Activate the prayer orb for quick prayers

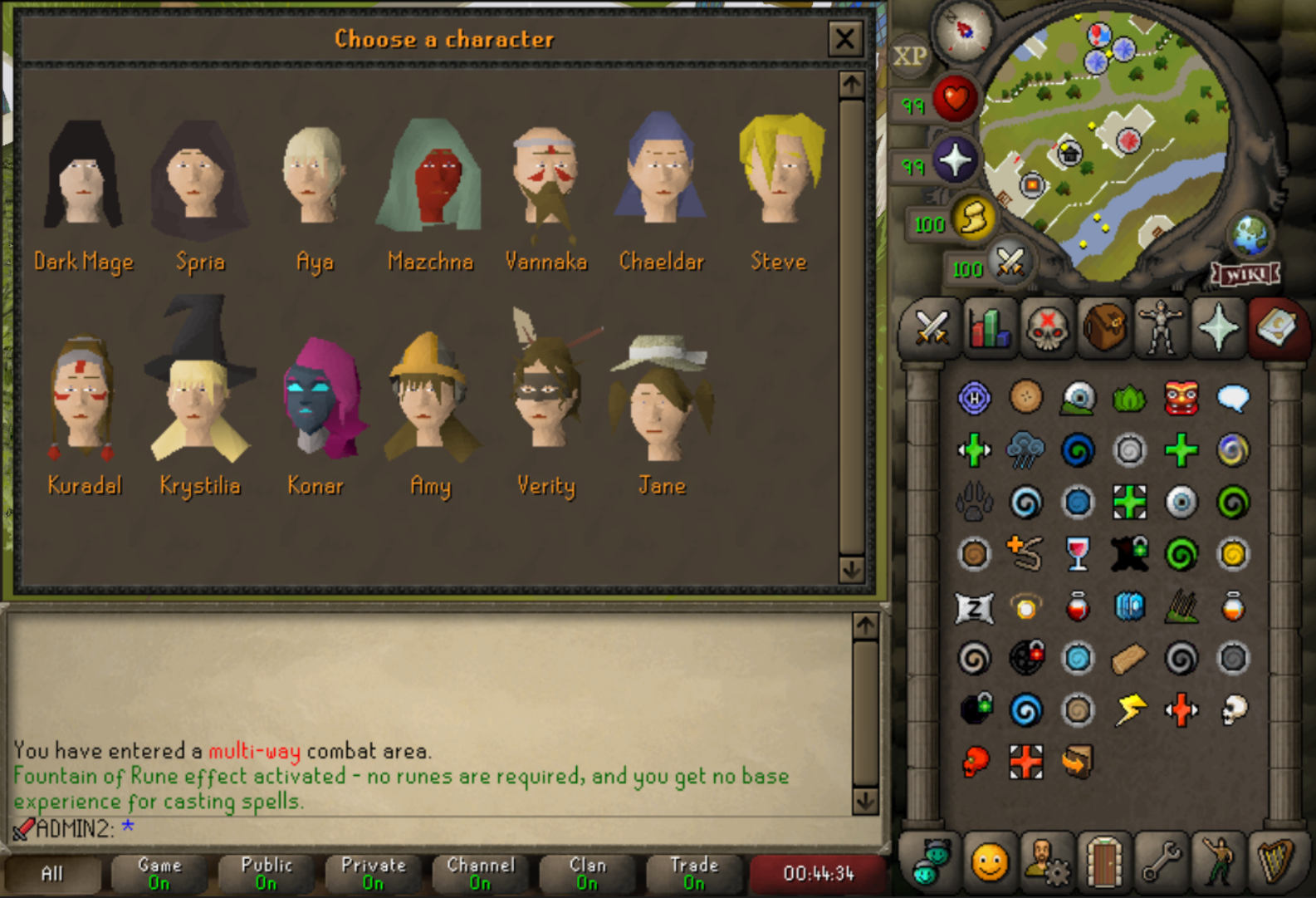pyautogui.click(x=955, y=160)
